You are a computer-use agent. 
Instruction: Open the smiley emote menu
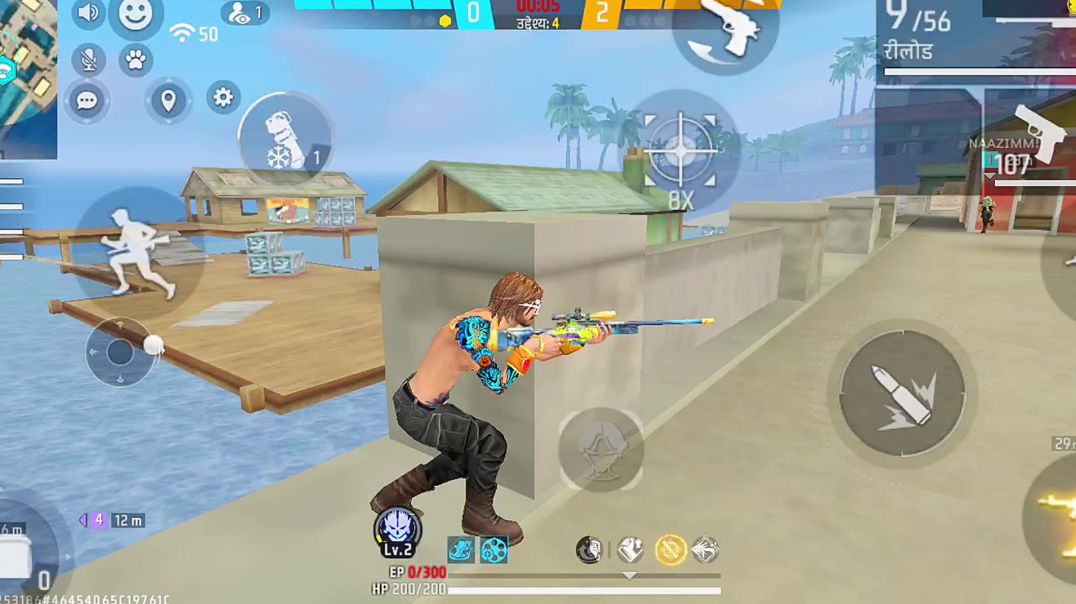point(135,15)
